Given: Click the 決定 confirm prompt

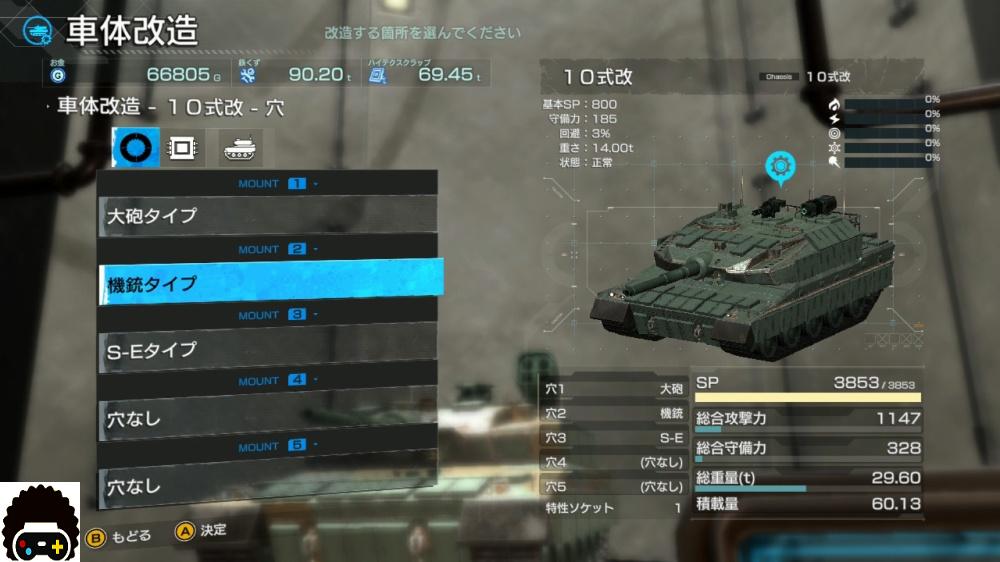Looking at the screenshot, I should tap(201, 531).
